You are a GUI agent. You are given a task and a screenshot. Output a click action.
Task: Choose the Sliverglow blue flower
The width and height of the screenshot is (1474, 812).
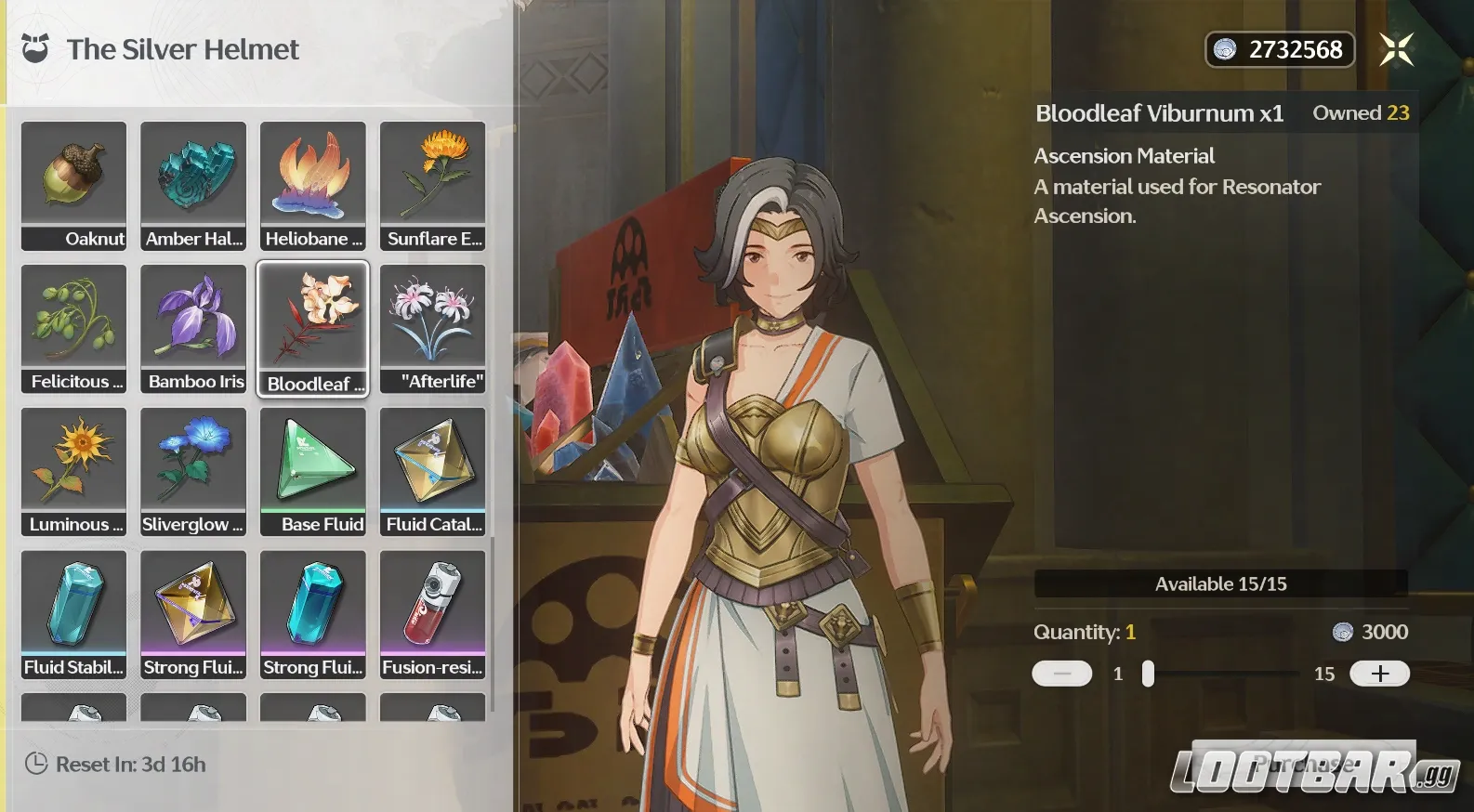pos(193,471)
